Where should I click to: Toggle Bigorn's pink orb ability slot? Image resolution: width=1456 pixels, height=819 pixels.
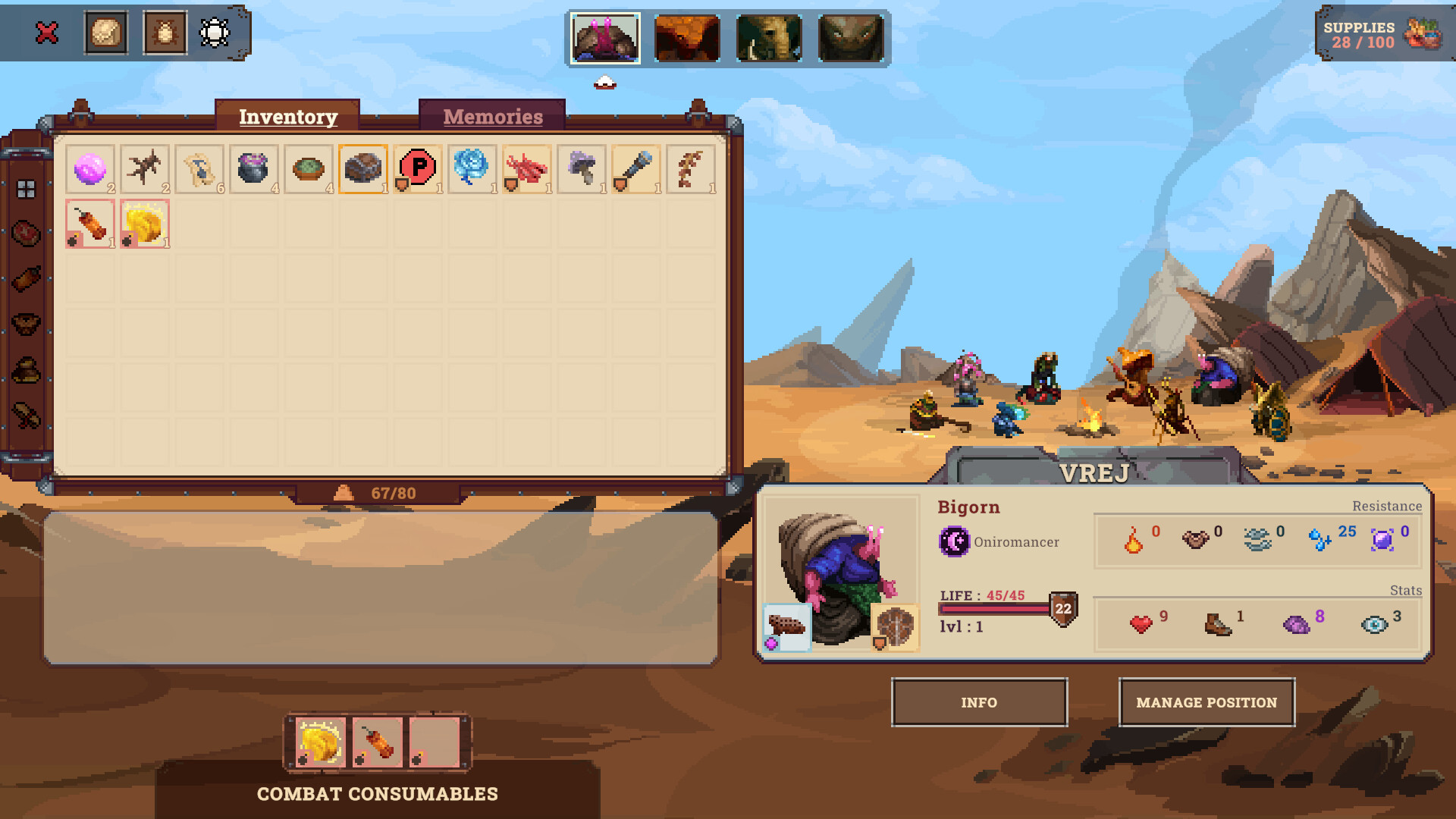(786, 626)
